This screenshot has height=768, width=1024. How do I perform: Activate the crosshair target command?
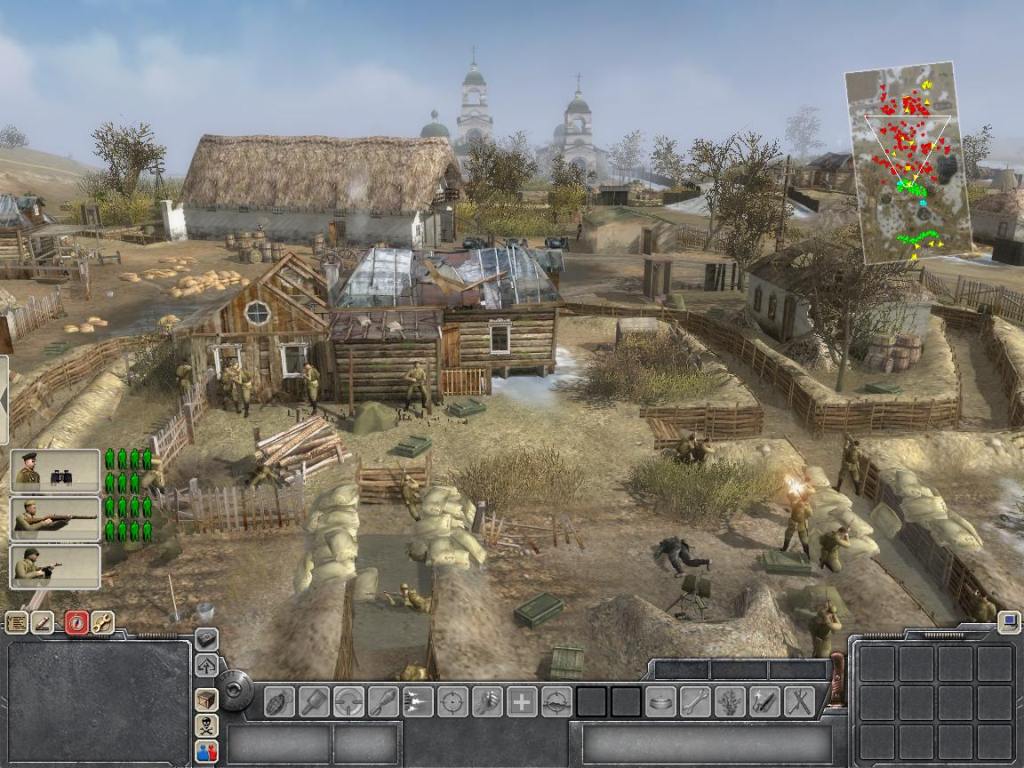pos(452,701)
